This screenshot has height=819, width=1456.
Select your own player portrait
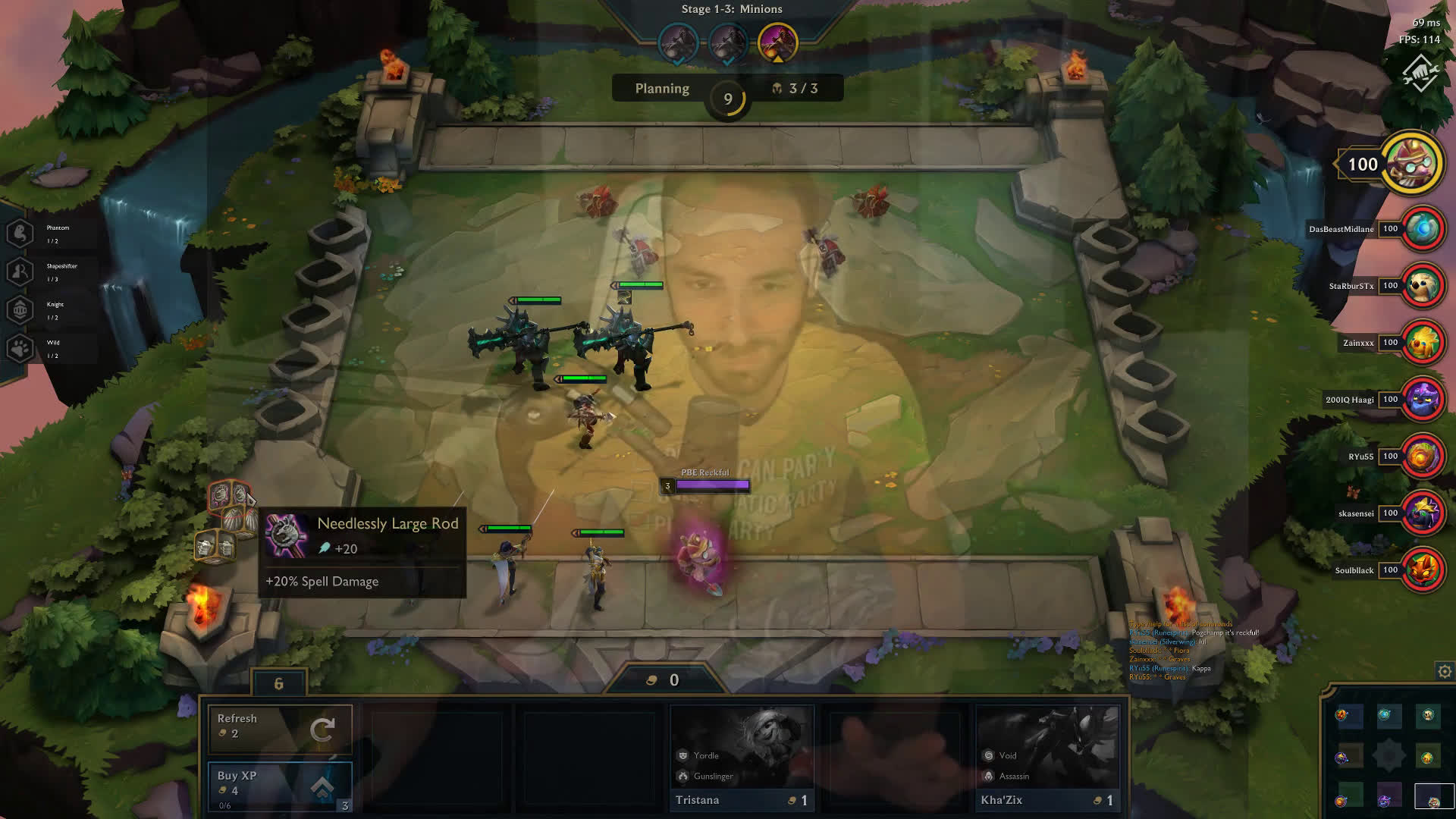[x=1411, y=164]
